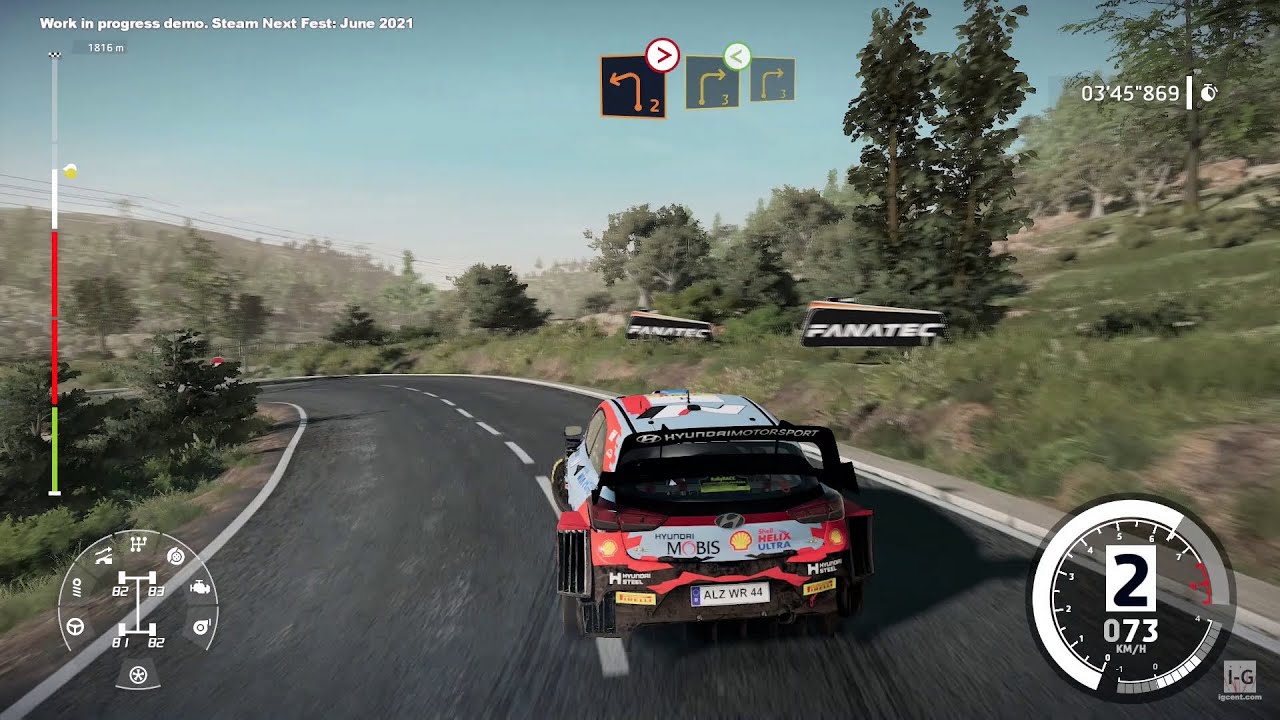Click the suspension damage icon
The width and height of the screenshot is (1280, 720).
(103, 556)
